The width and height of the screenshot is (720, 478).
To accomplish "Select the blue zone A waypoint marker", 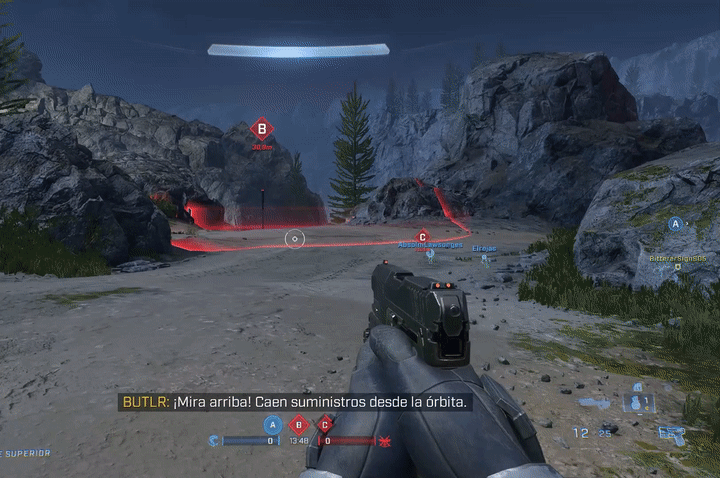I will pos(677,224).
